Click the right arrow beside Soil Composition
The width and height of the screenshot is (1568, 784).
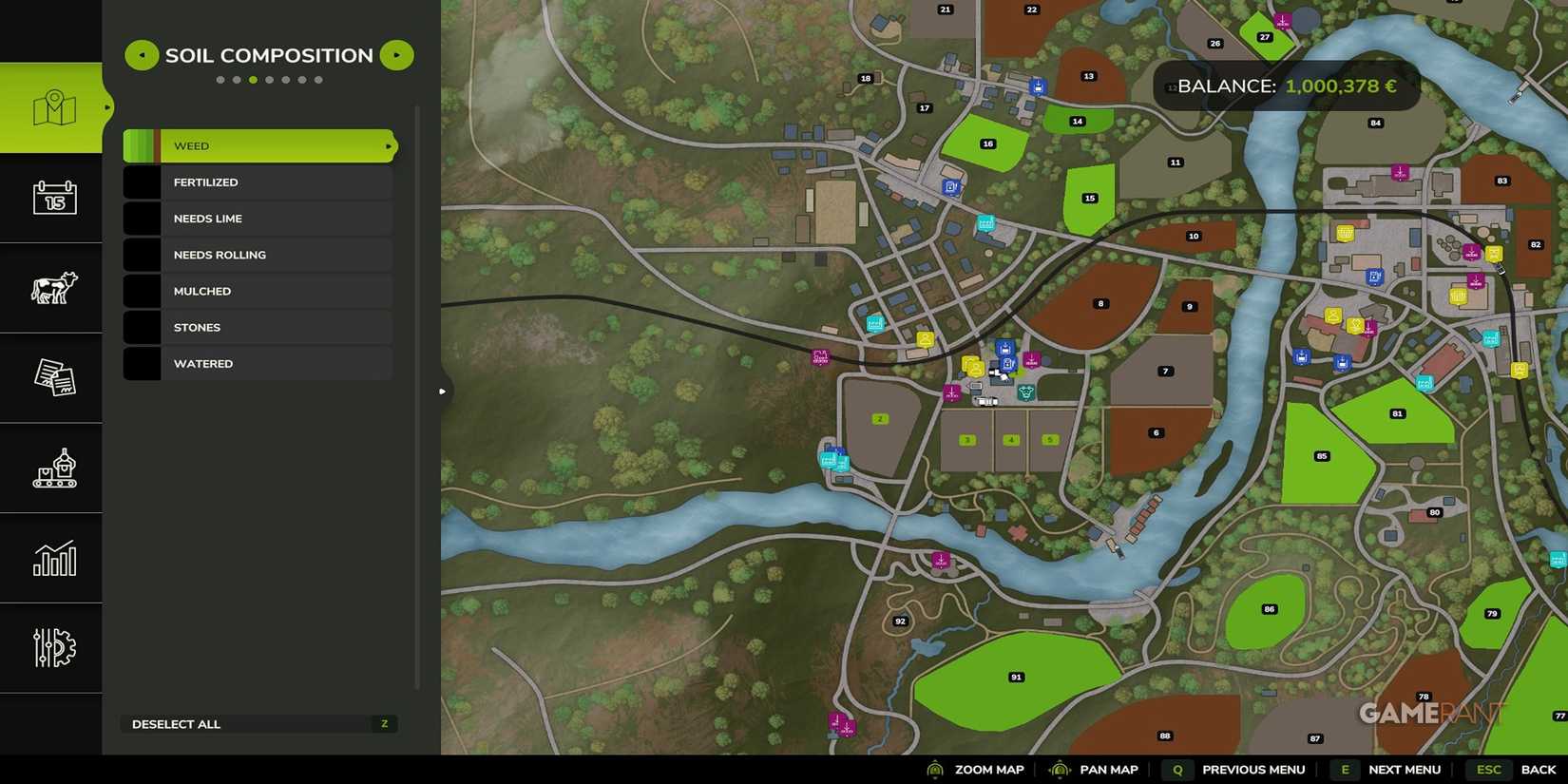(x=396, y=55)
